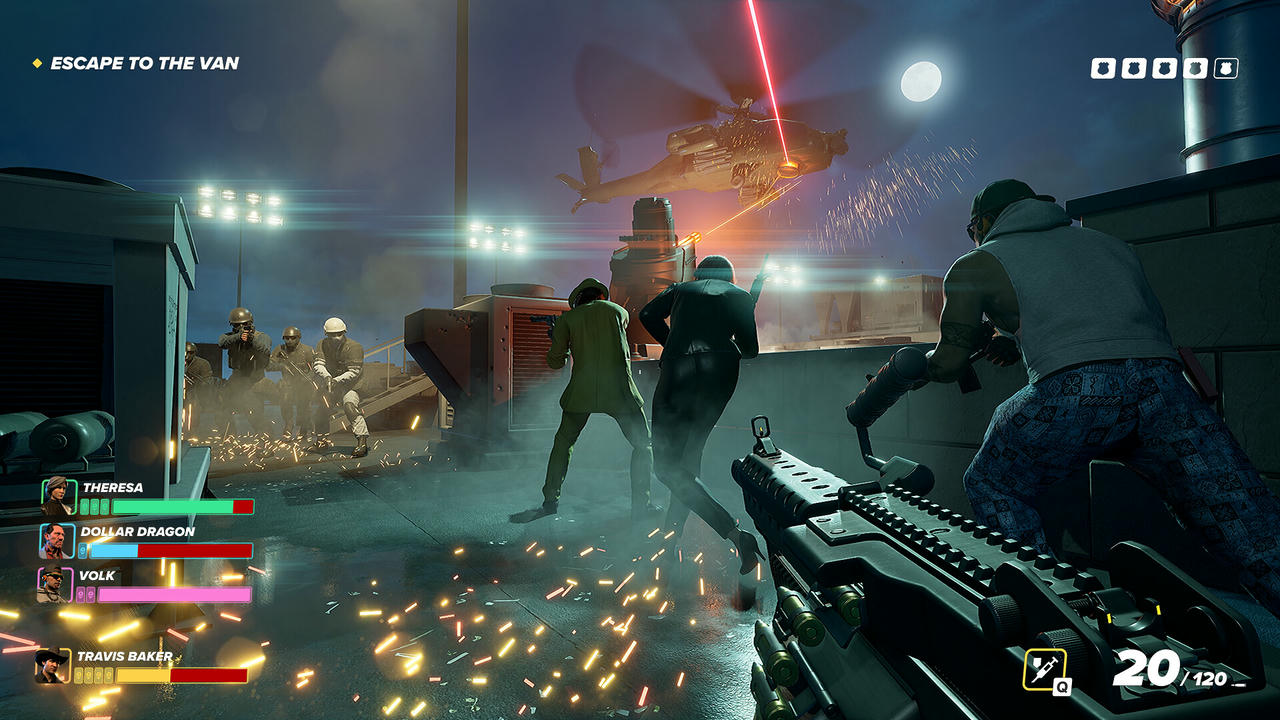
Task: Select Theresa's squad portrait
Action: point(57,496)
